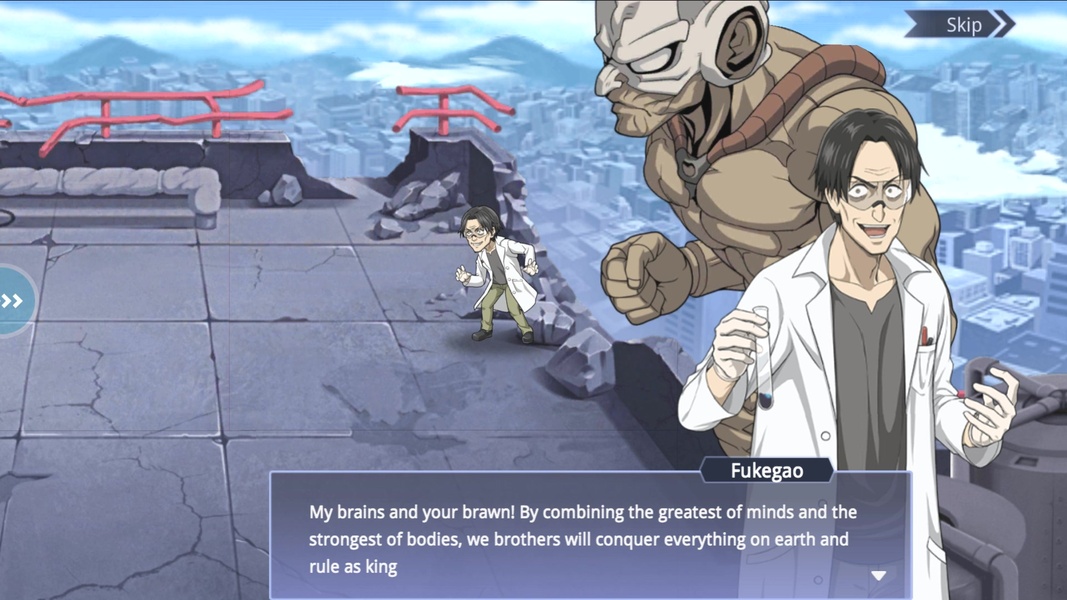Skip the cutscene dialogue
Viewport: 1067px width, 600px height.
pyautogui.click(x=961, y=25)
